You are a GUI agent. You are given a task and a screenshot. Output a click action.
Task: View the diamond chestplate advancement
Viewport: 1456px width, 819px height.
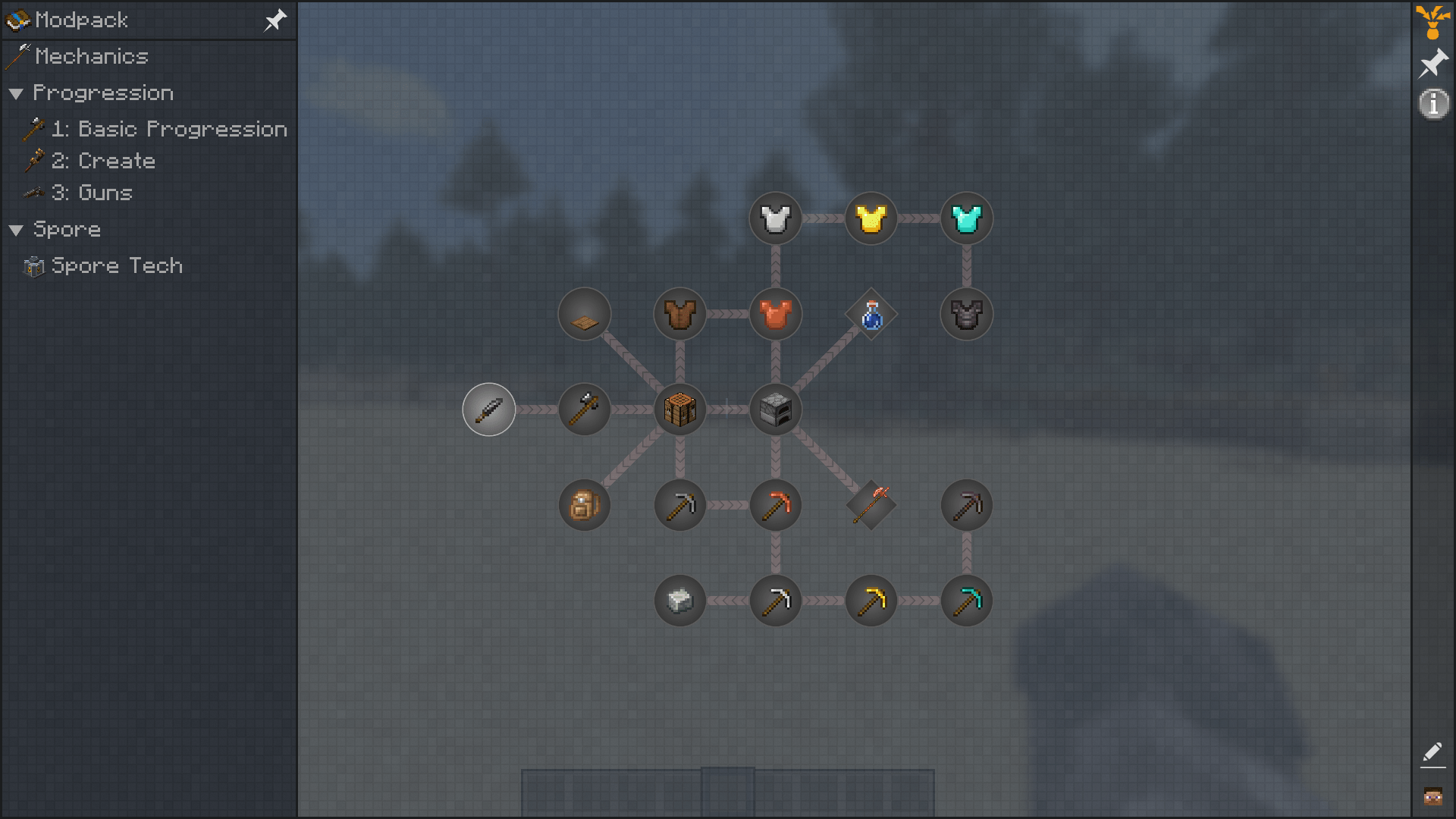pos(966,218)
